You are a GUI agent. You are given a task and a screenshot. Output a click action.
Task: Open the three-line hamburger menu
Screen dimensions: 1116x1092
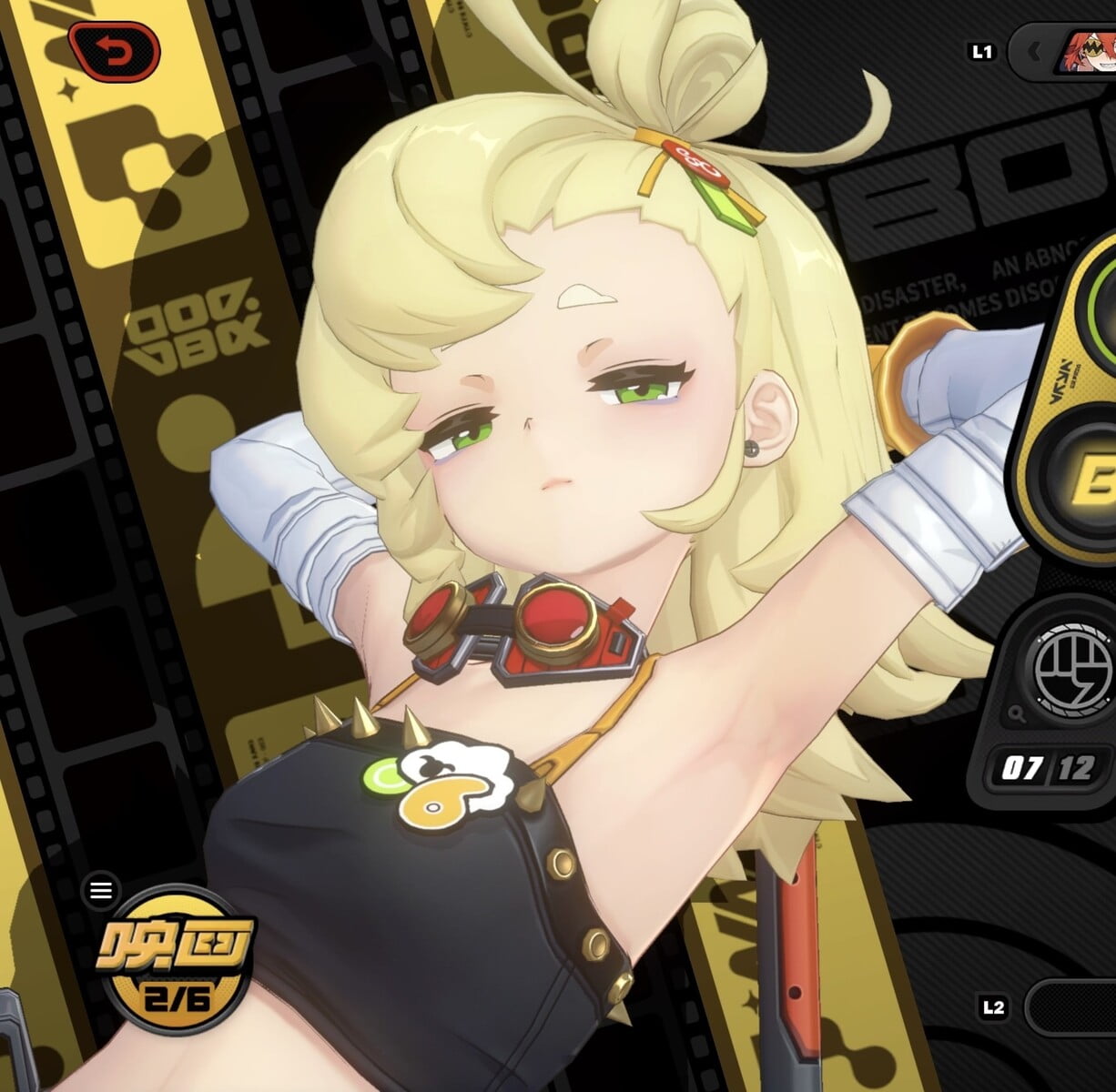100,891
